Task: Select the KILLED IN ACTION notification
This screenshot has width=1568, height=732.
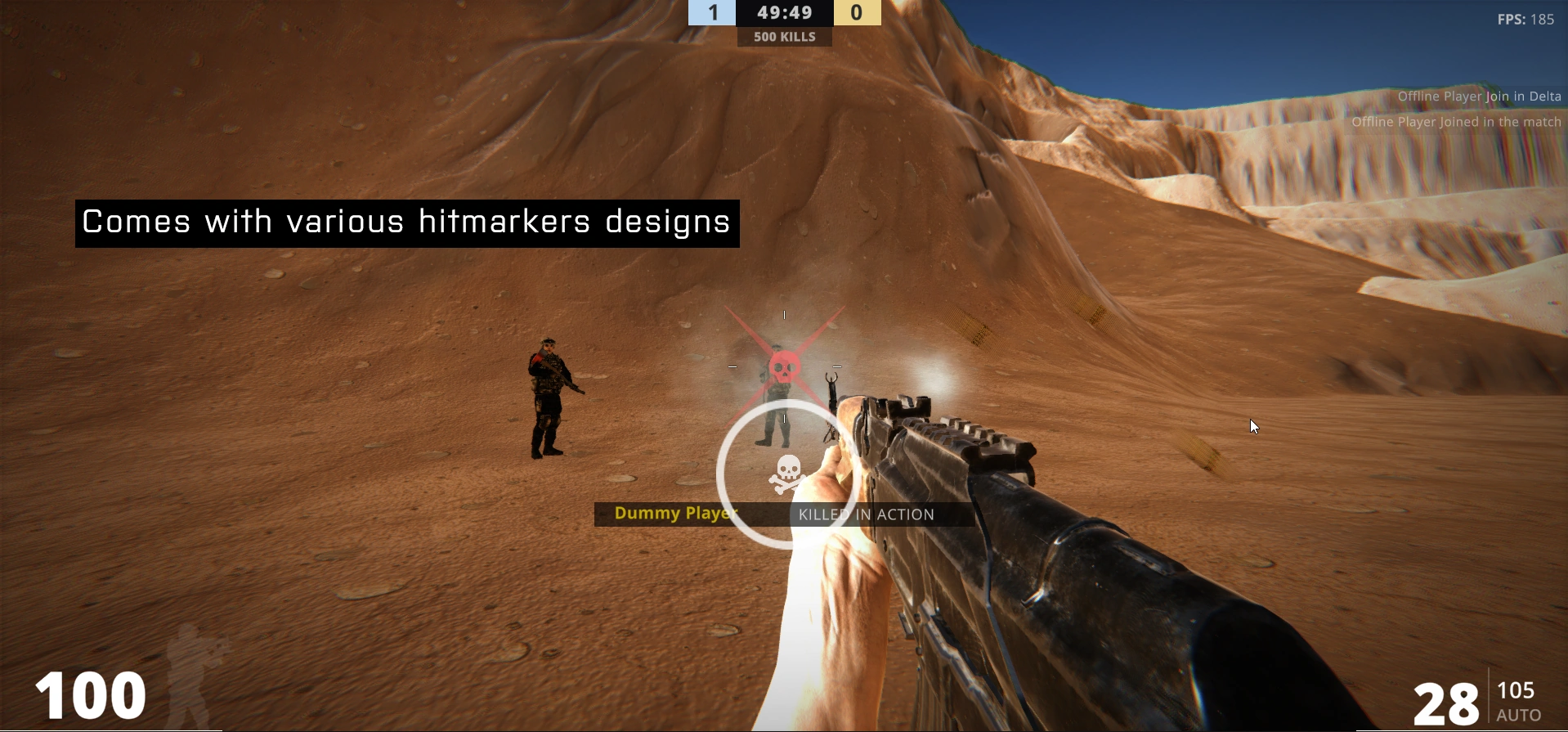Action: click(x=866, y=514)
